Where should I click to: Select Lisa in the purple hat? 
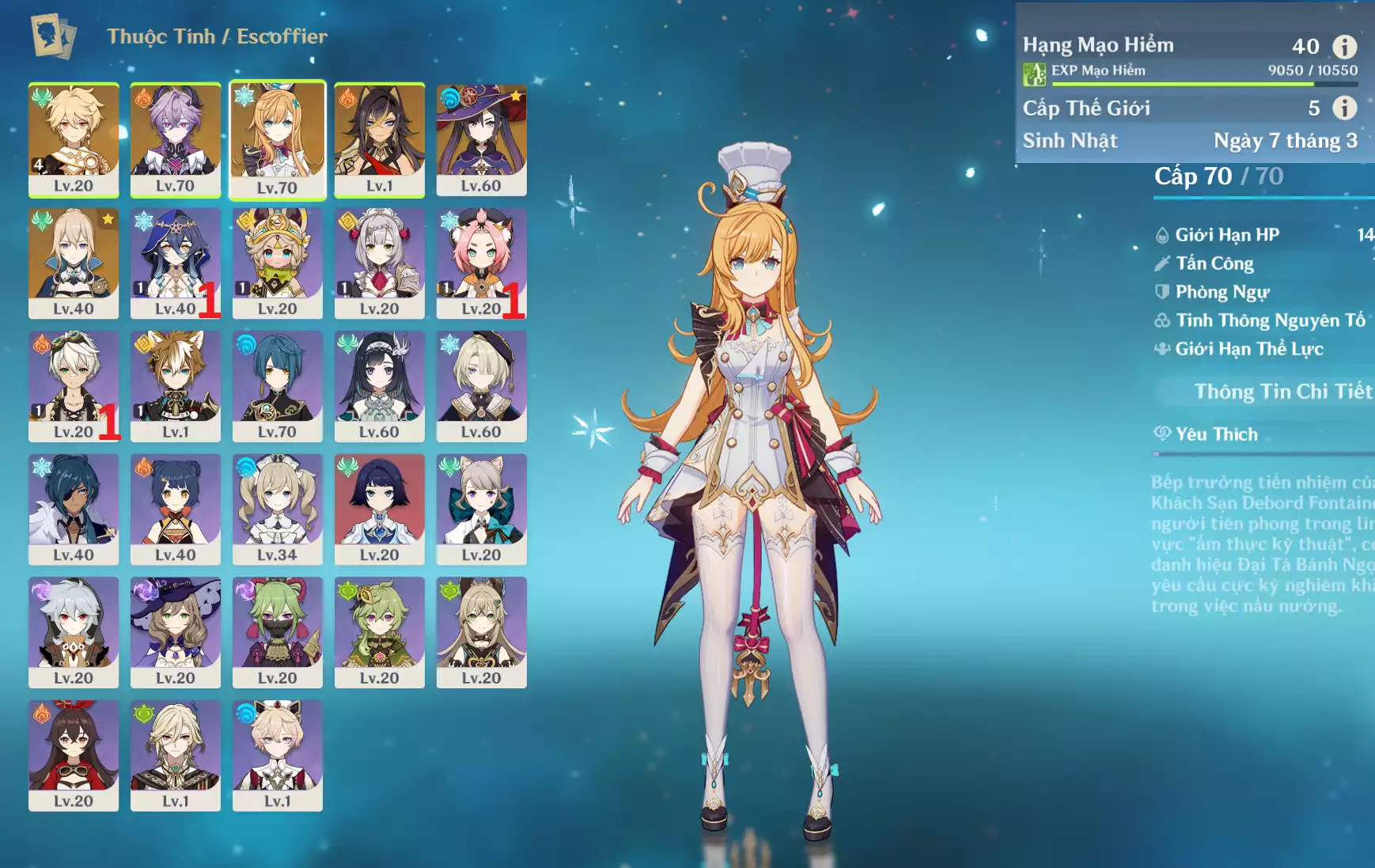click(175, 631)
